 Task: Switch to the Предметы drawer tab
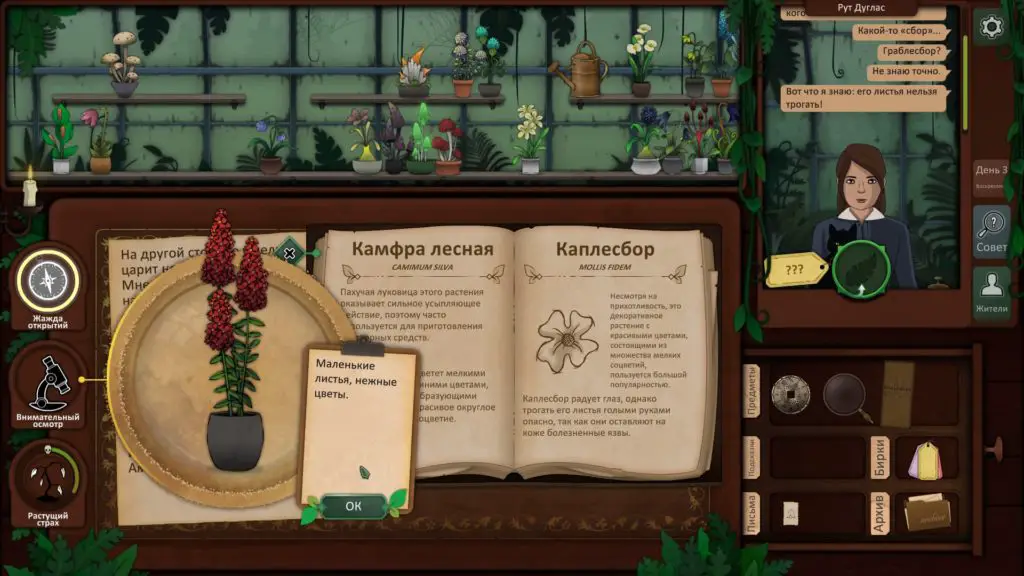[753, 391]
